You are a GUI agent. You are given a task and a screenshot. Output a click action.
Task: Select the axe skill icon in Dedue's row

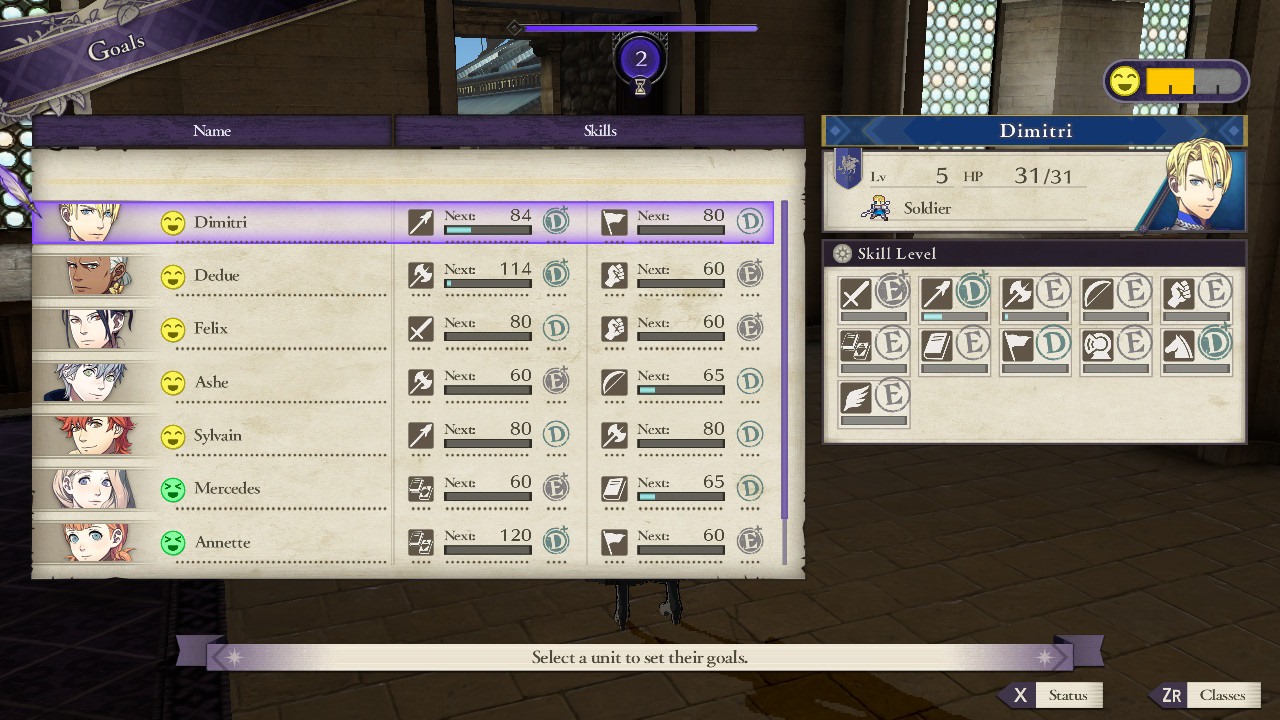(420, 274)
